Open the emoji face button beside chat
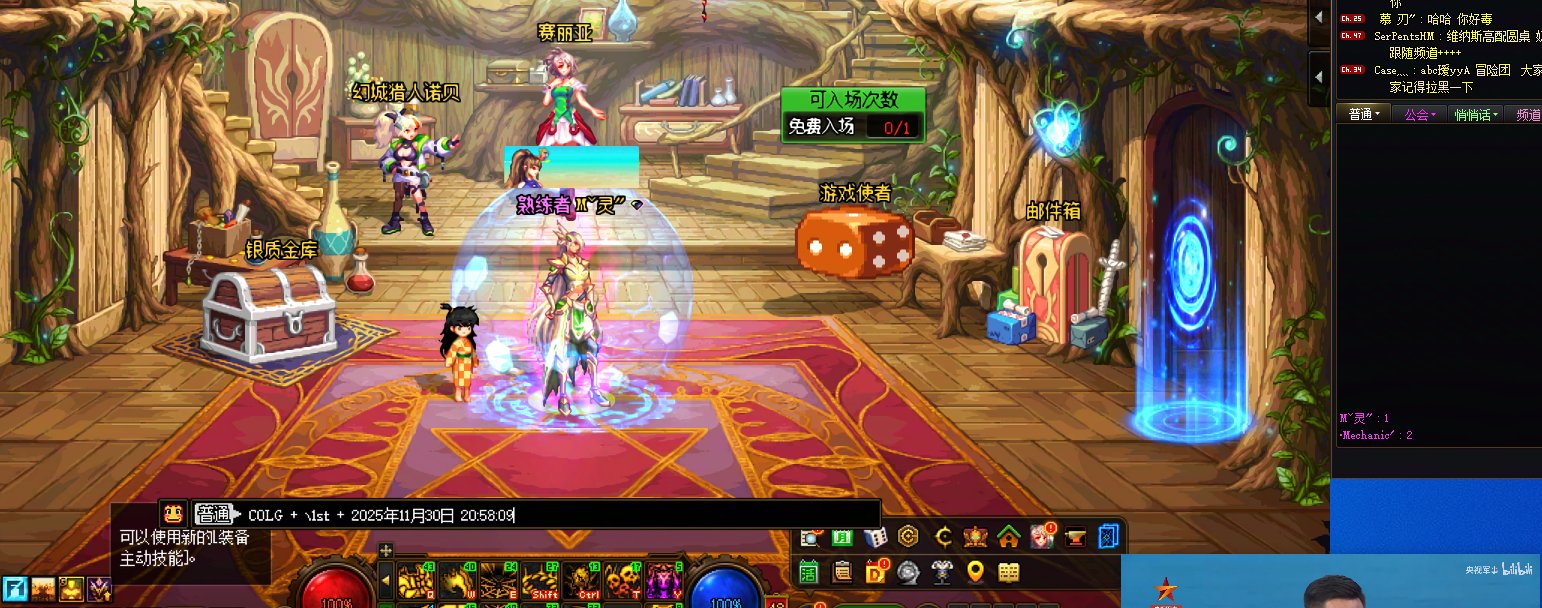The image size is (1542, 608). pyautogui.click(x=172, y=514)
